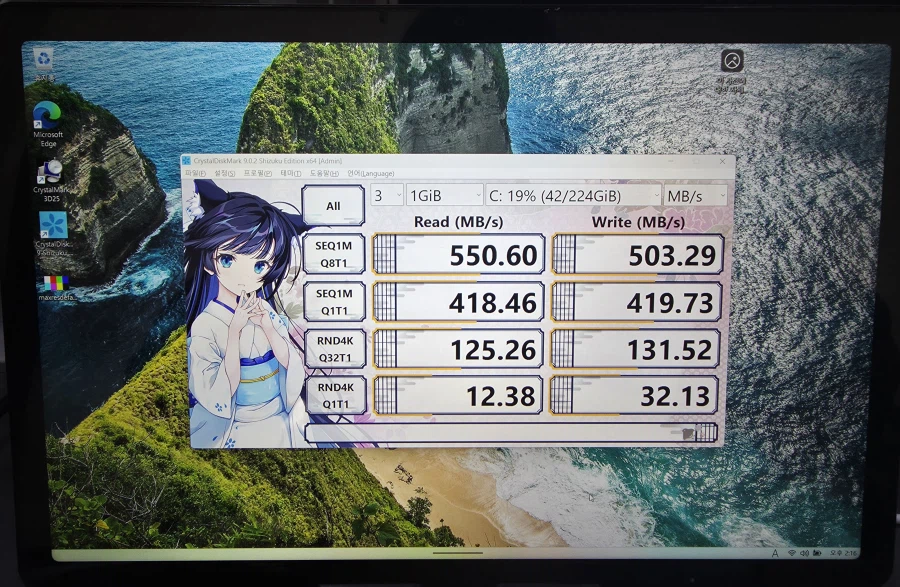
Task: Open the 도움말 (Help) menu
Action: point(322,174)
